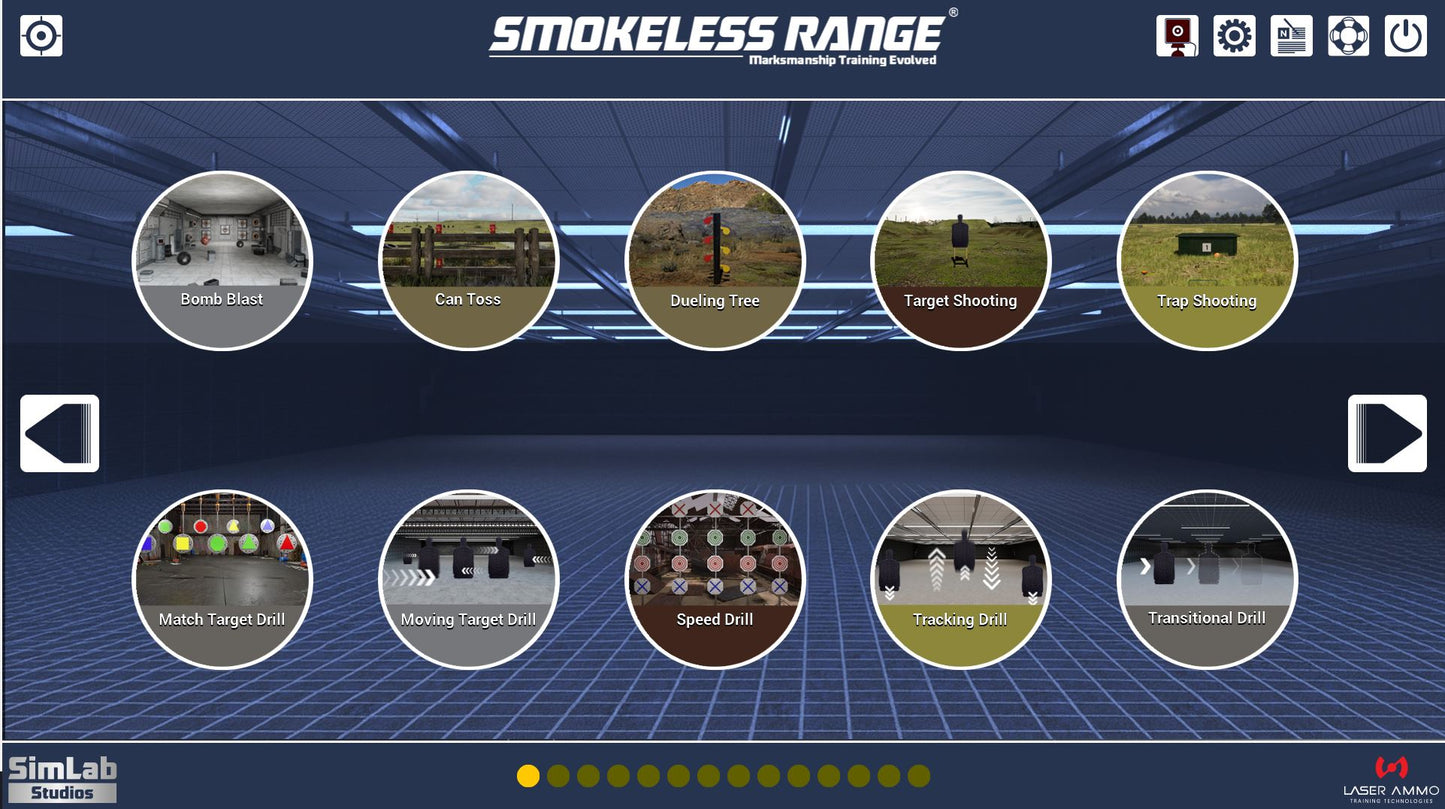
Task: Open the Transitional Drill
Action: tap(1208, 578)
